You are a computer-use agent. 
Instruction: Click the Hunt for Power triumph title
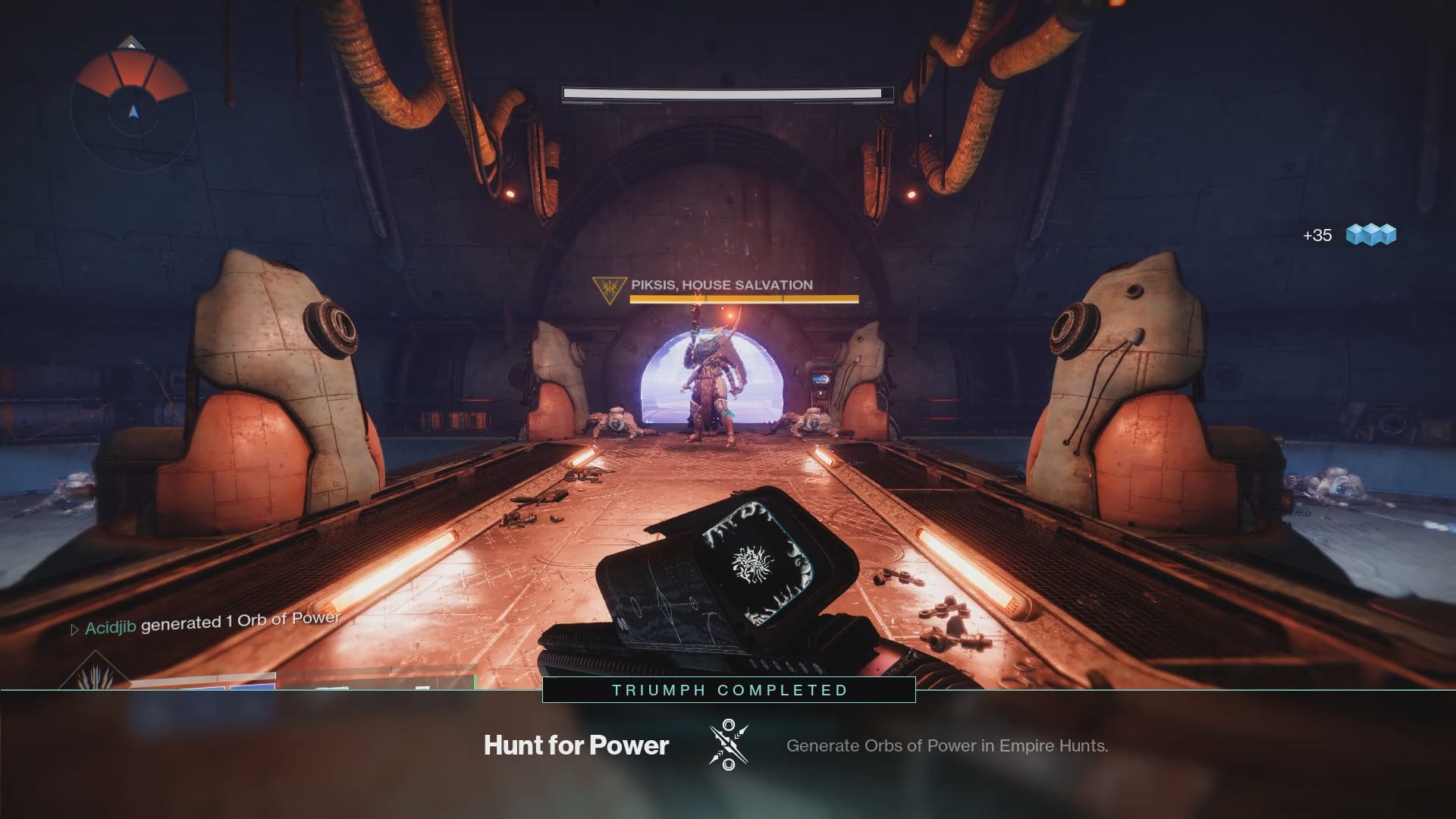[576, 745]
